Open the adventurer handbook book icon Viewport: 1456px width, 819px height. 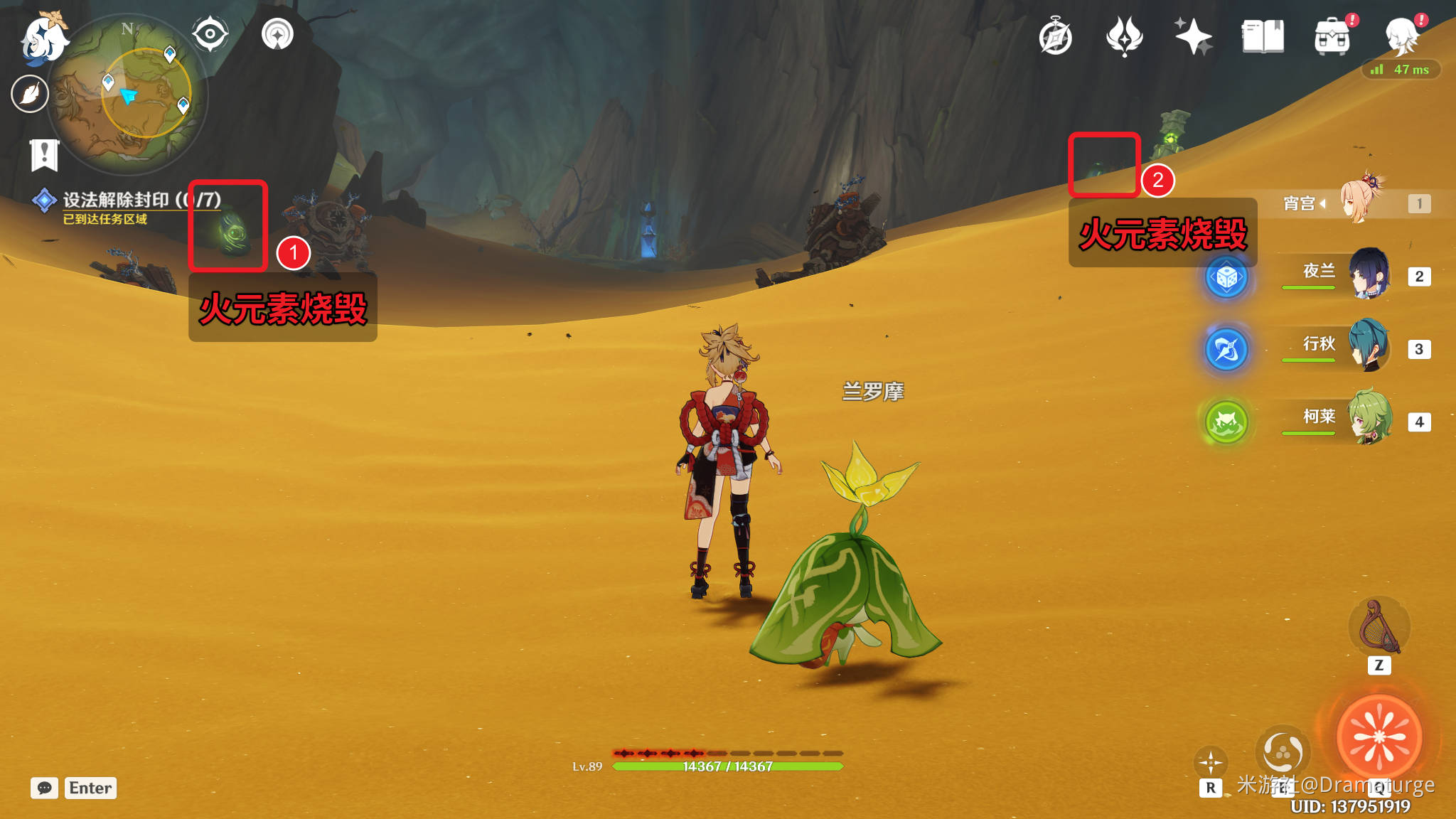click(1263, 37)
